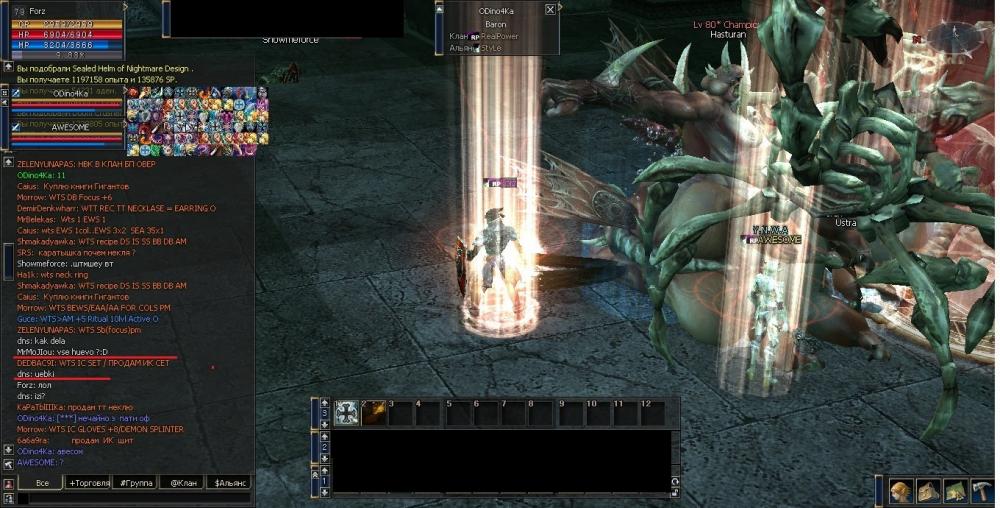Switch to the Все chat tab

42,482
